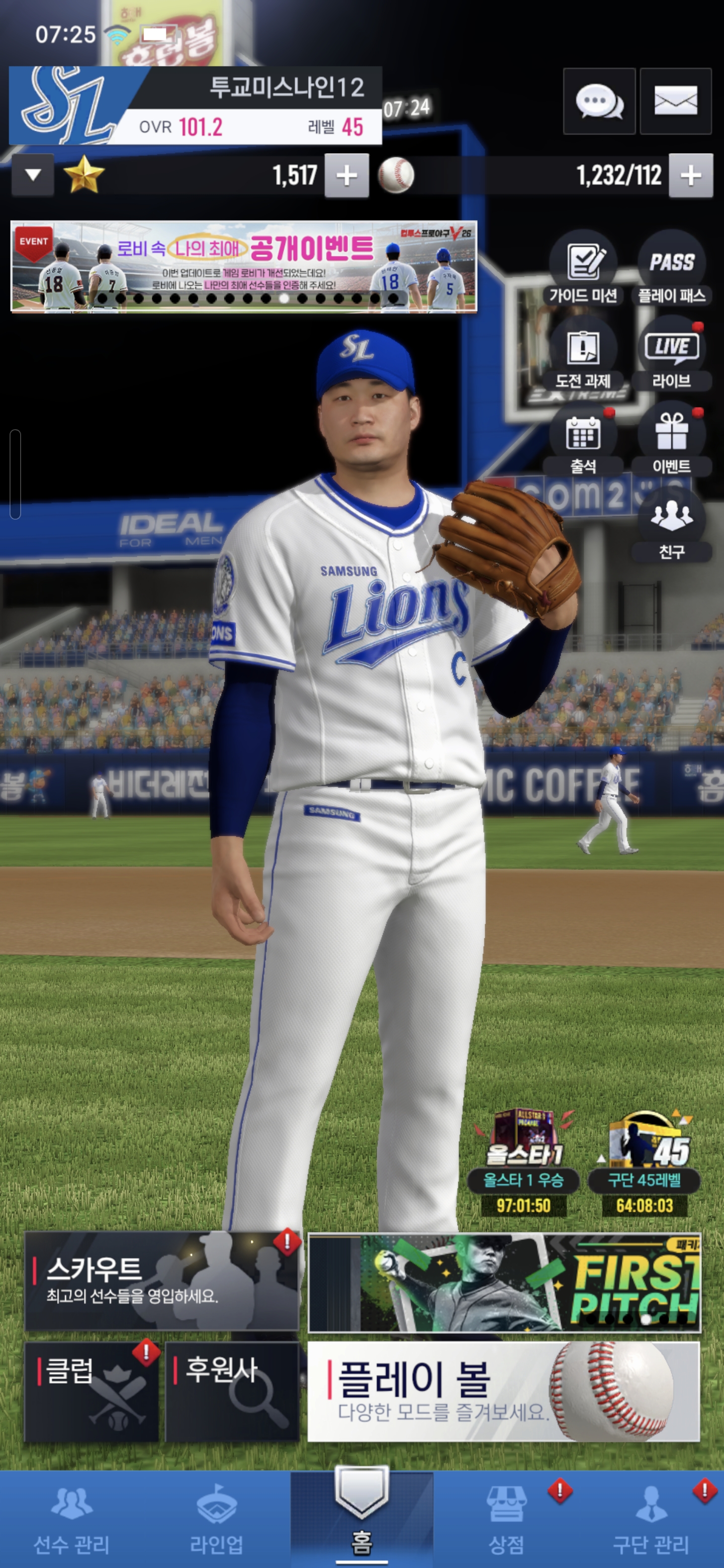The height and width of the screenshot is (1568, 724).
Task: Open the 후원사 sponsor menu
Action: coord(232,1392)
